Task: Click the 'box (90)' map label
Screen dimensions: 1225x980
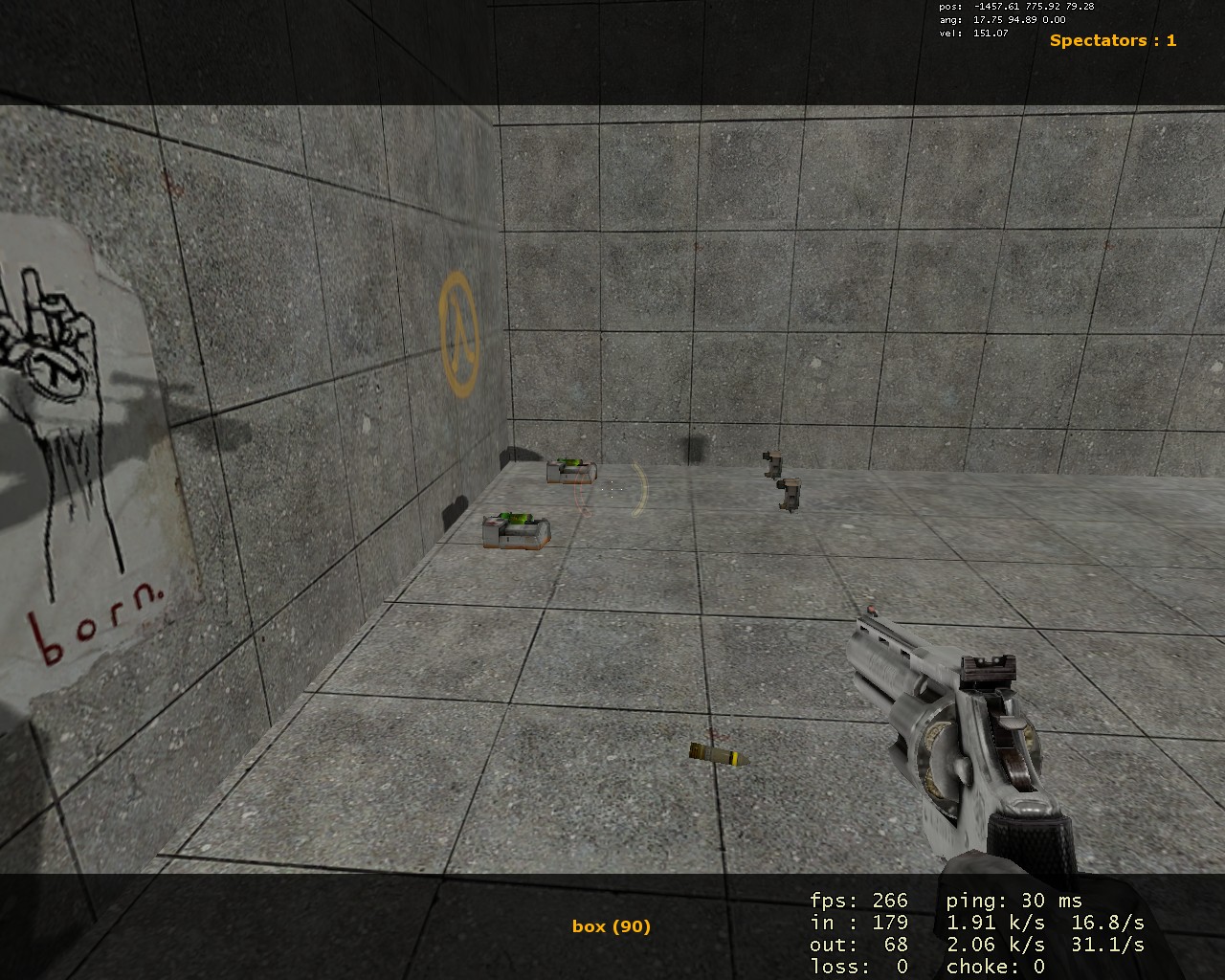Action: 610,925
